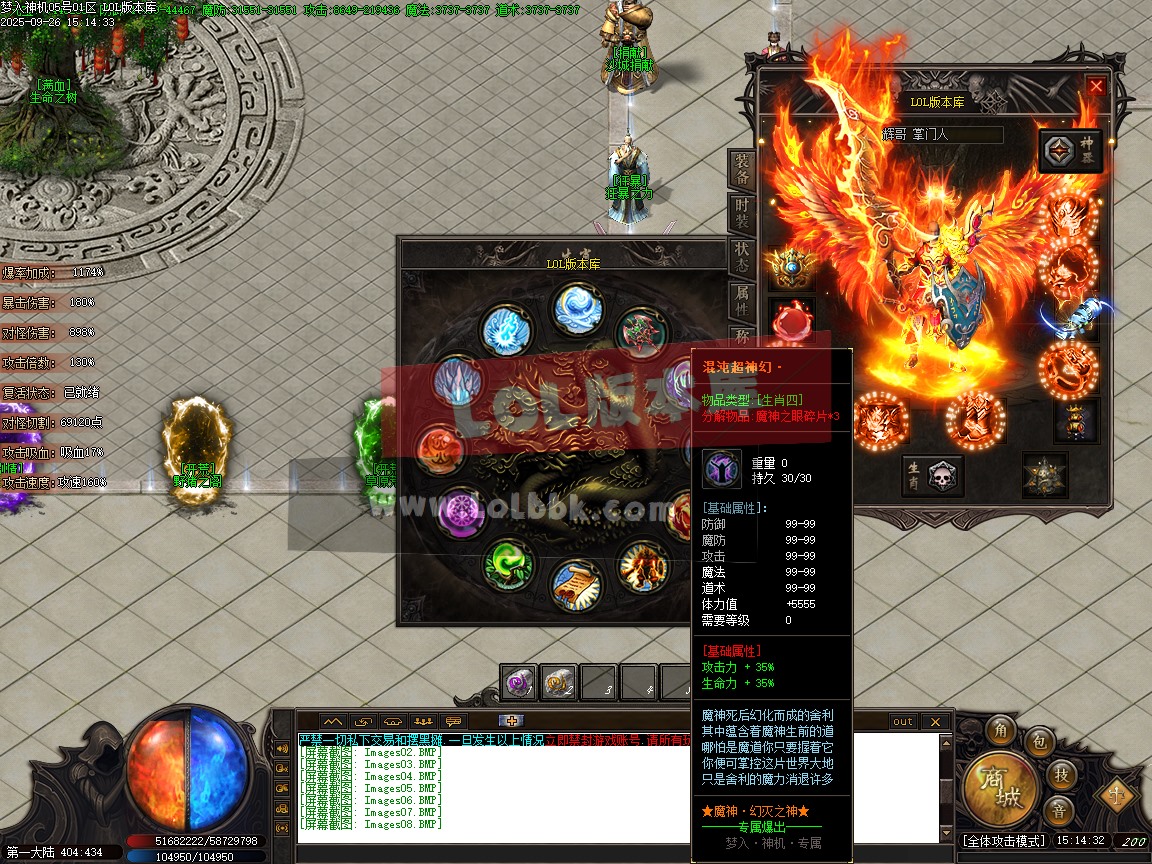1152x864 pixels.
Task: Open the 神器 artifact button
Action: [1071, 151]
